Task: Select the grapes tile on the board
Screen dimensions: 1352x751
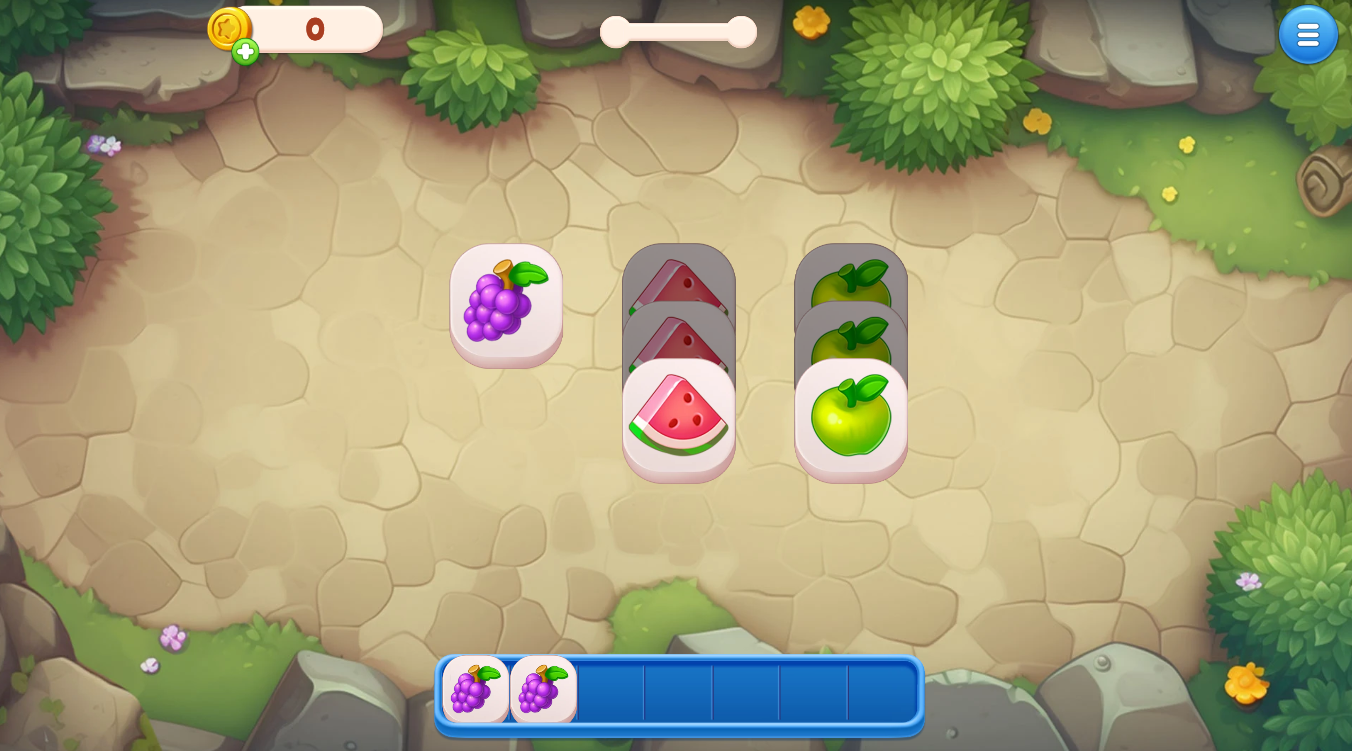Action: click(x=506, y=301)
